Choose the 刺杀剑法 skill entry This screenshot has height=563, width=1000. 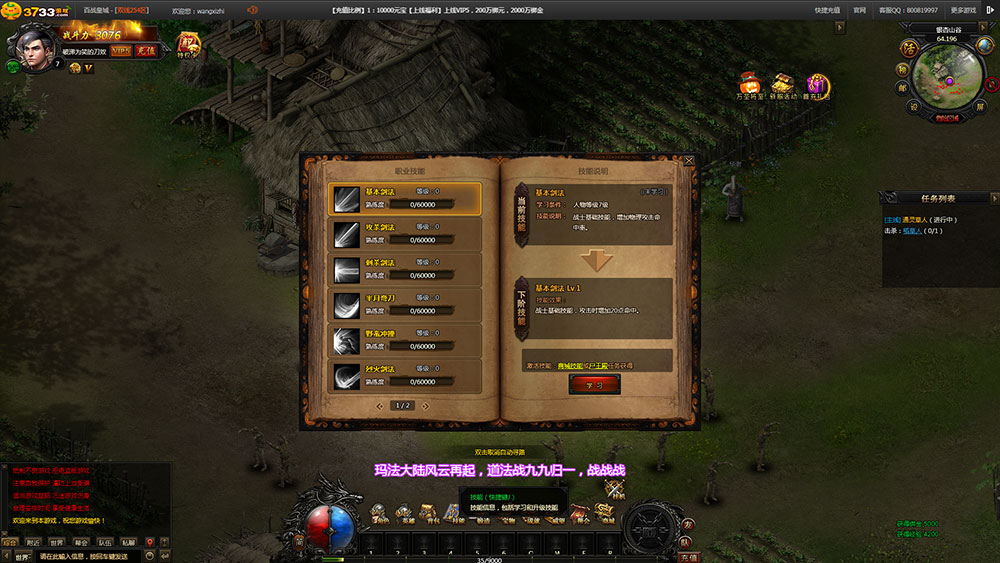click(405, 269)
